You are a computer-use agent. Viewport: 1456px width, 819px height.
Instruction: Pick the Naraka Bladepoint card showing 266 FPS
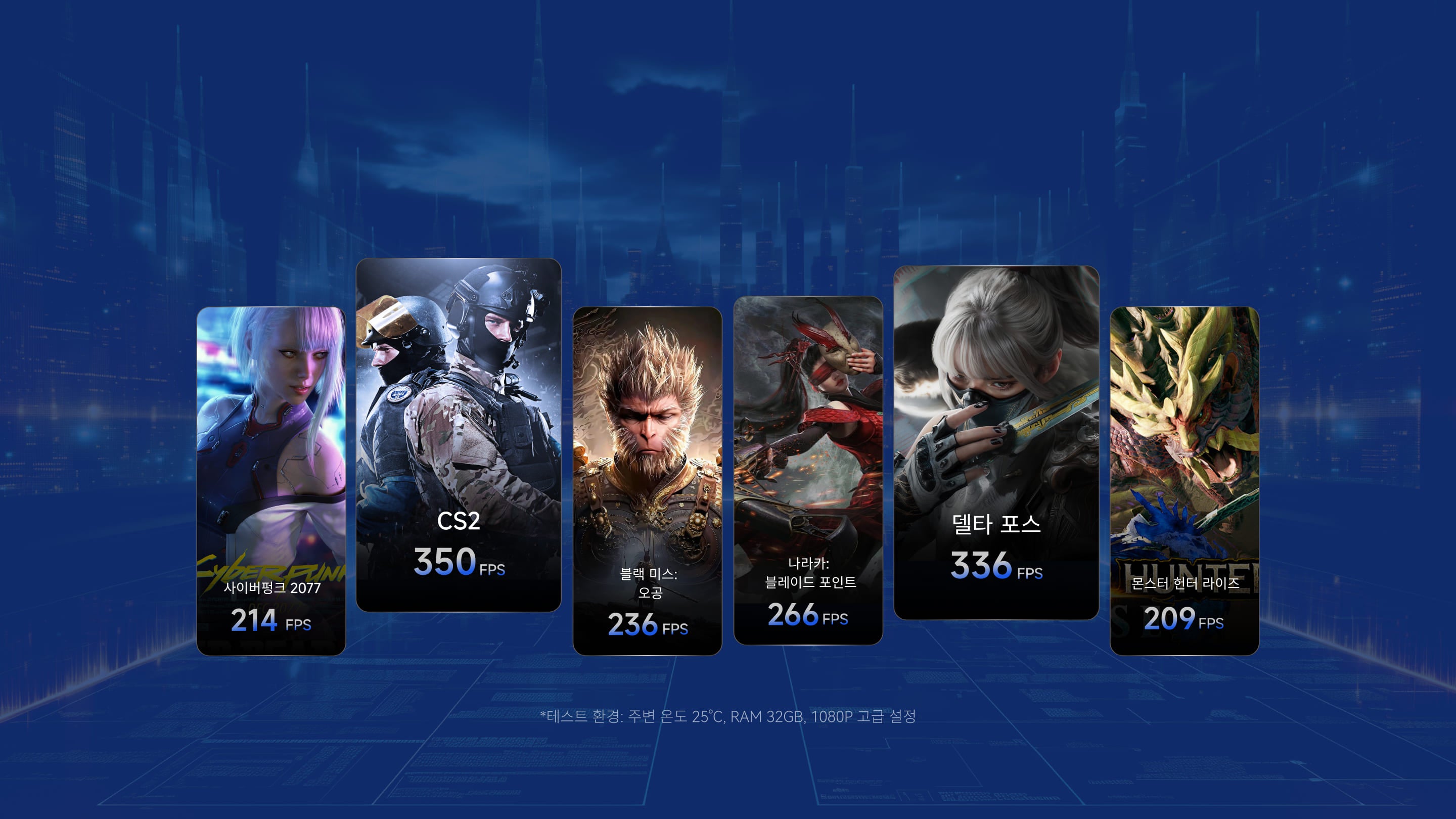[x=808, y=470]
